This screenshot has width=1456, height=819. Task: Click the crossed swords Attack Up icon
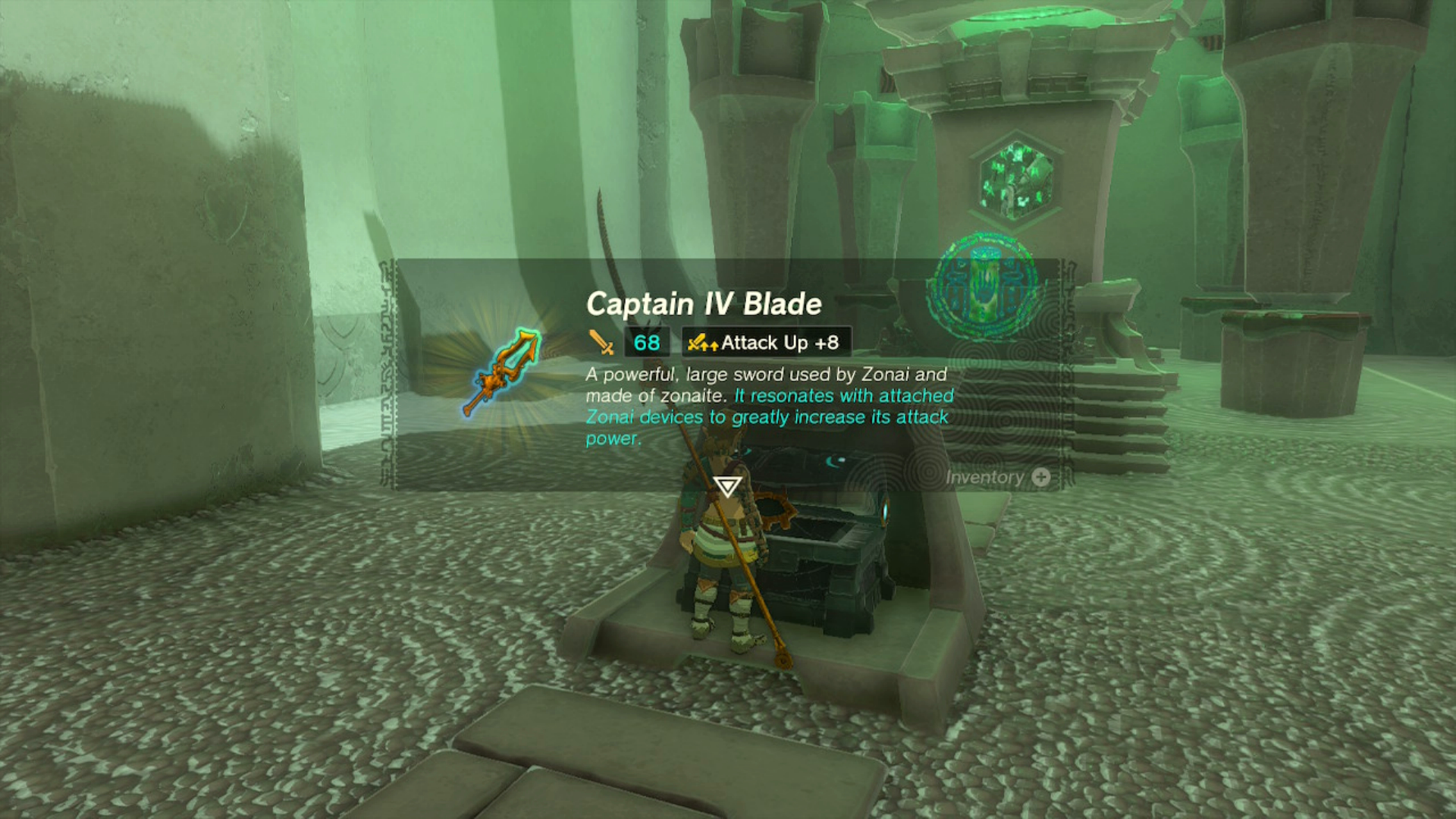(701, 343)
